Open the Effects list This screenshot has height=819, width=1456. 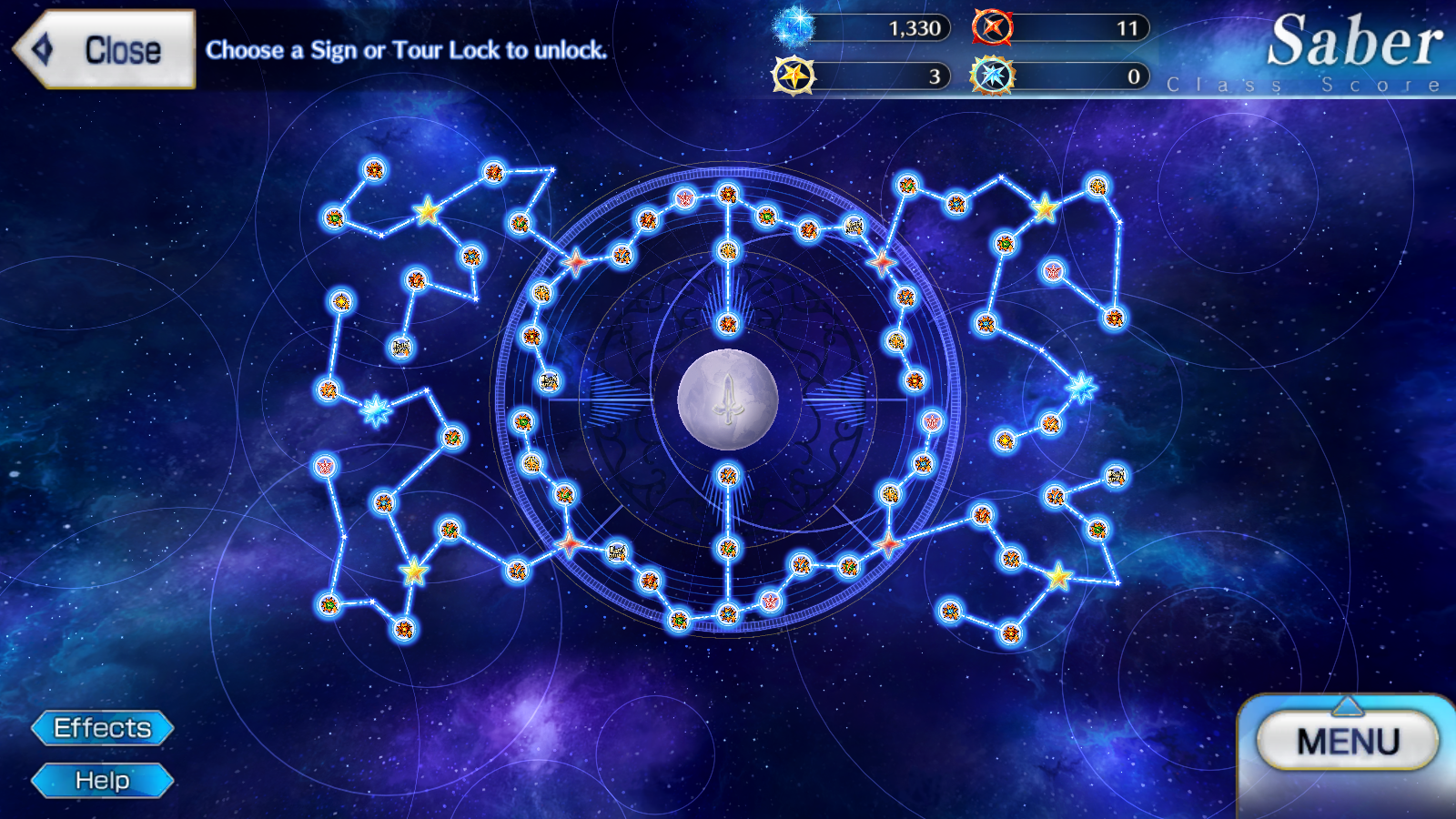click(102, 728)
